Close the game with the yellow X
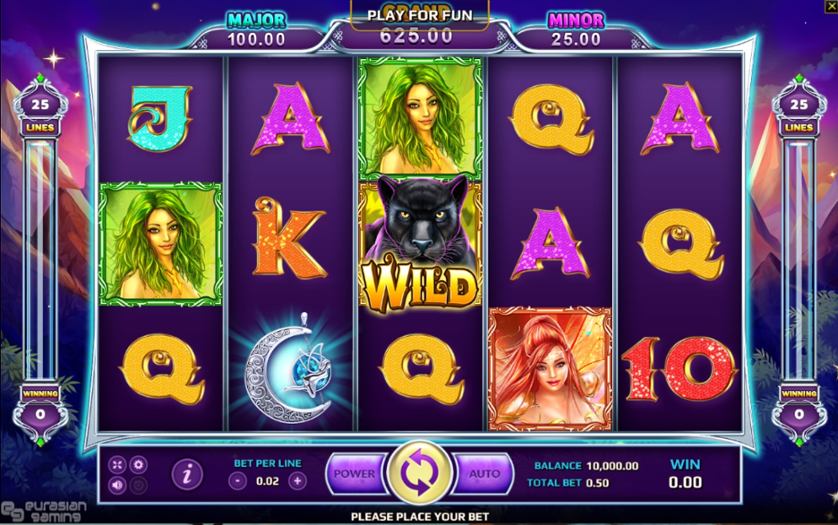Image resolution: width=838 pixels, height=525 pixels. 830,7
